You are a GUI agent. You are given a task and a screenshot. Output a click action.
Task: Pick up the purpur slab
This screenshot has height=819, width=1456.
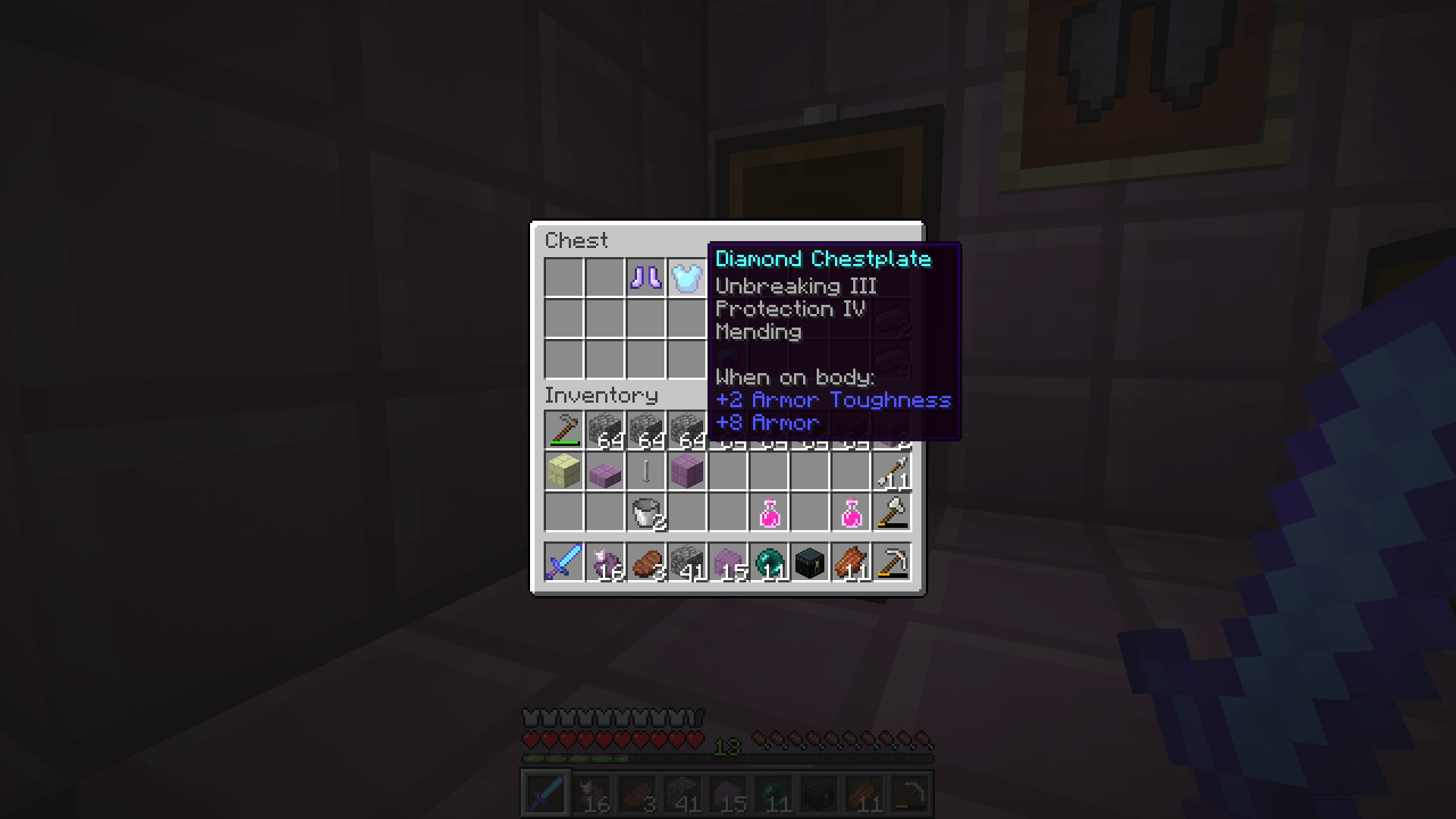click(x=604, y=471)
